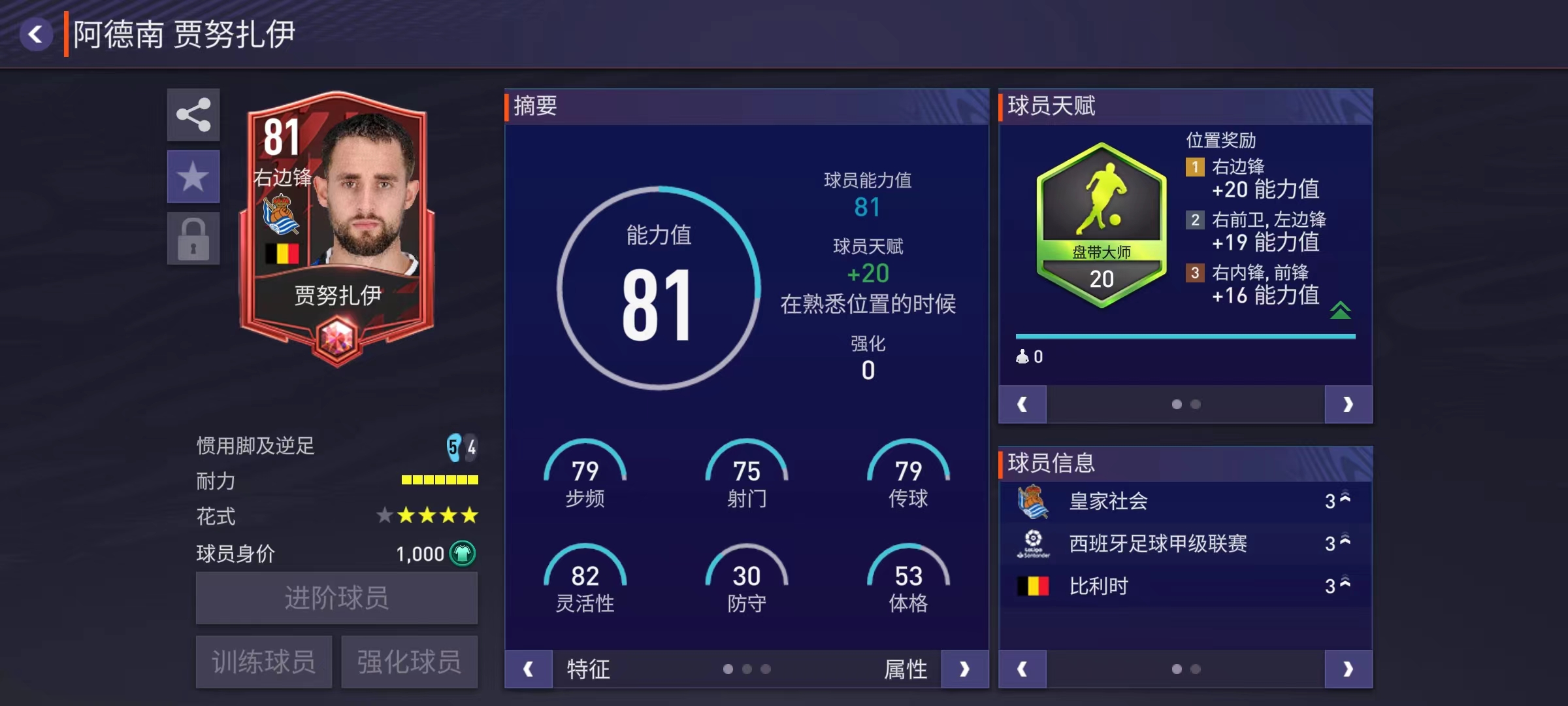Click the right arrow in 球员天赋 panel
Viewport: 1568px width, 706px height.
[1348, 404]
